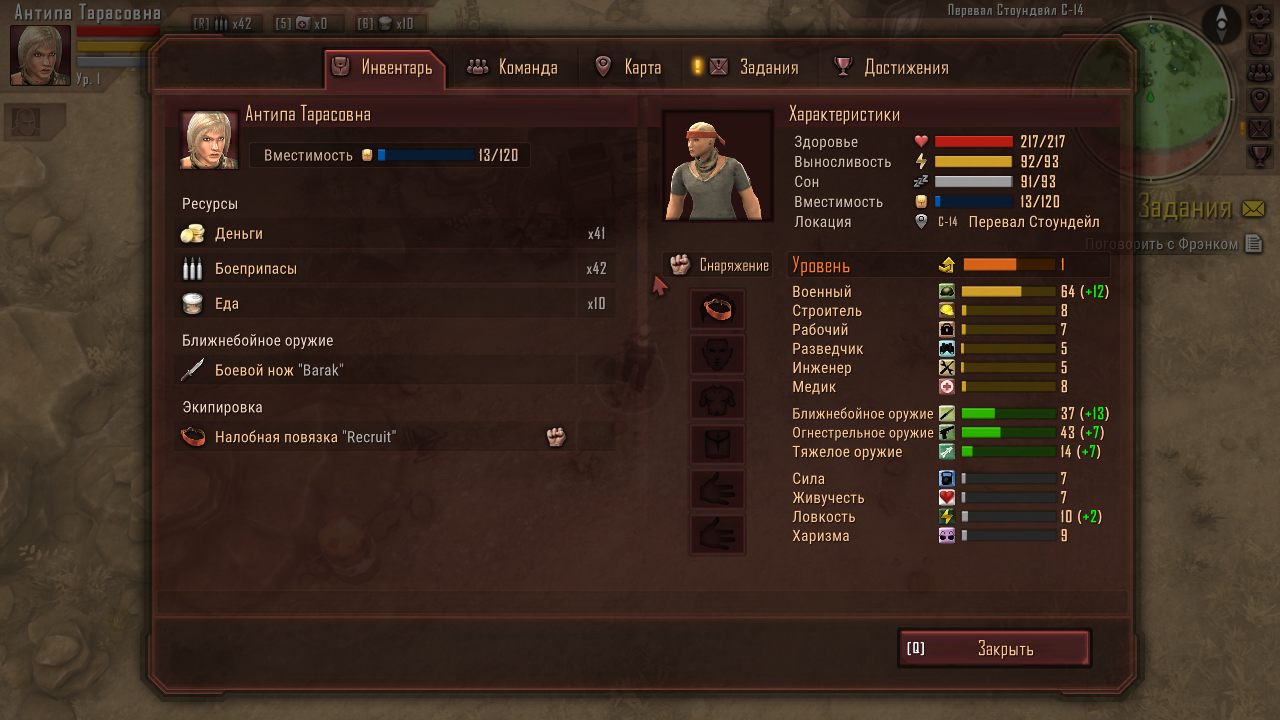Select the Деньги resource row

(x=394, y=234)
